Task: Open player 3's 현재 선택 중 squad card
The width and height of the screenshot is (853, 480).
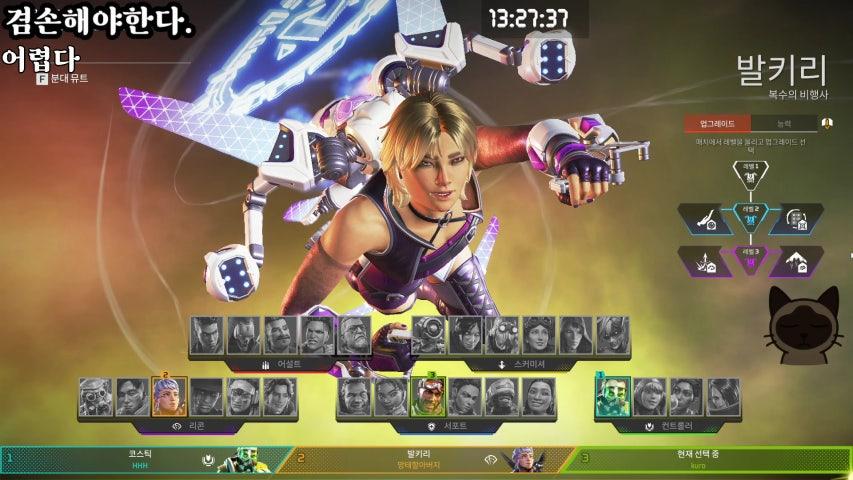Action: (x=698, y=459)
